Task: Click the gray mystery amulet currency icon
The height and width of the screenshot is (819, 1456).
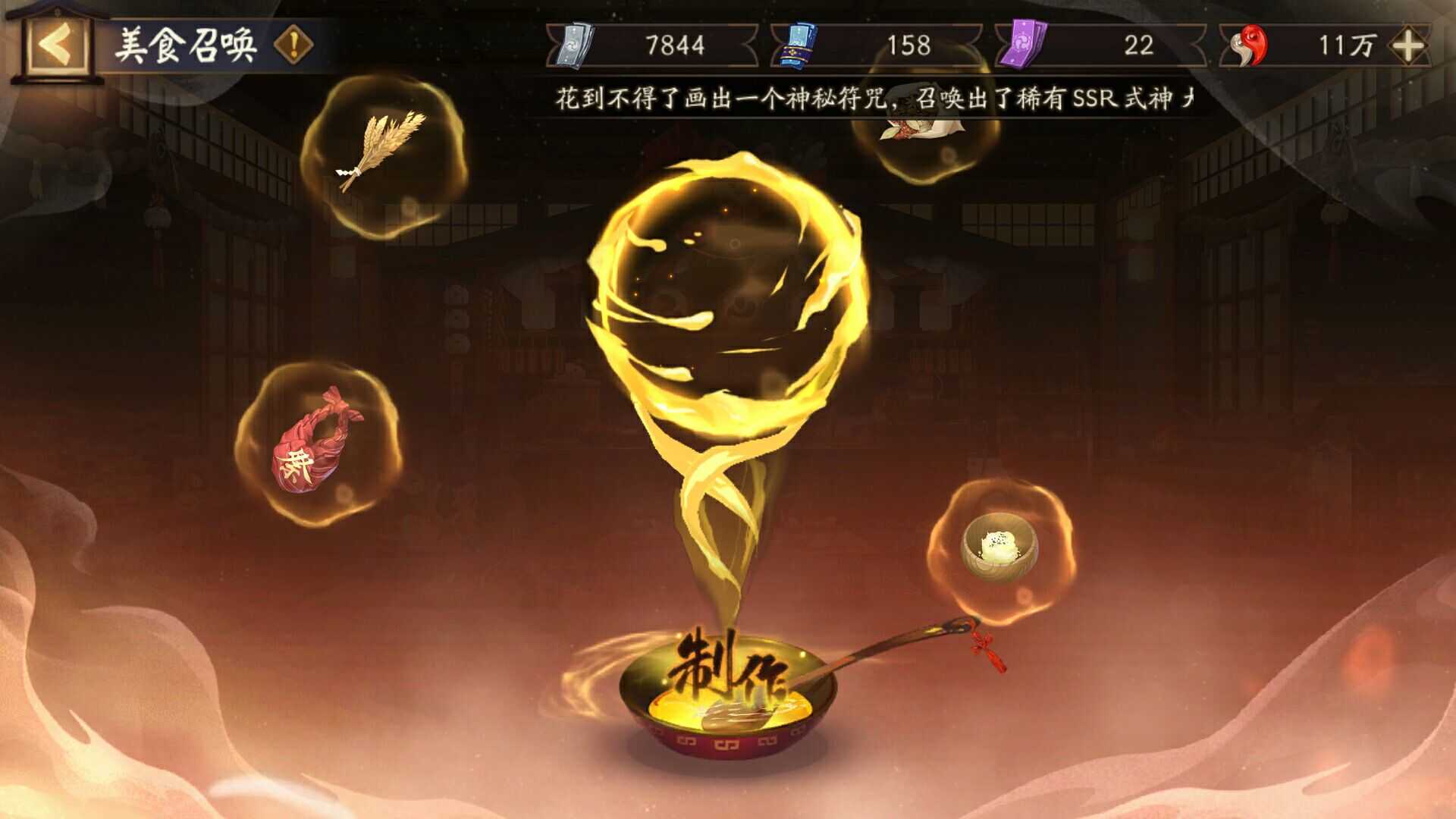Action: click(x=574, y=45)
